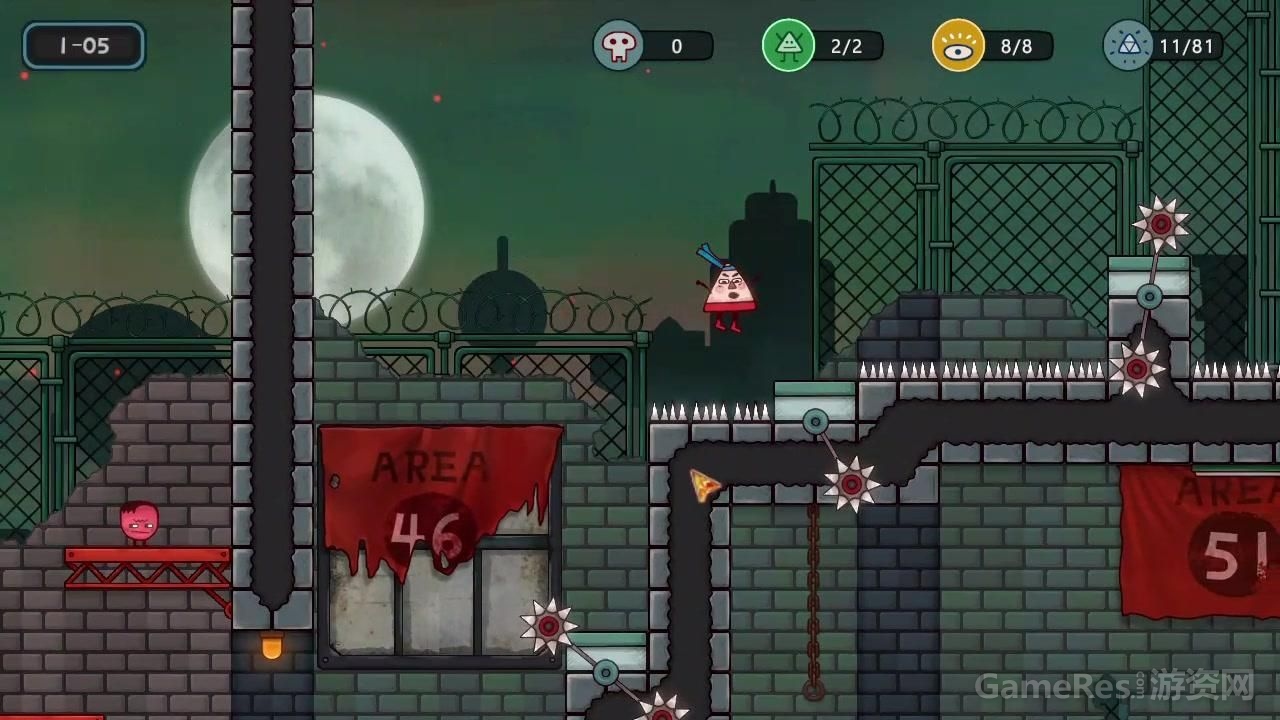Select the green triangle collectible icon
Viewport: 1280px width, 720px height.
pos(788,46)
